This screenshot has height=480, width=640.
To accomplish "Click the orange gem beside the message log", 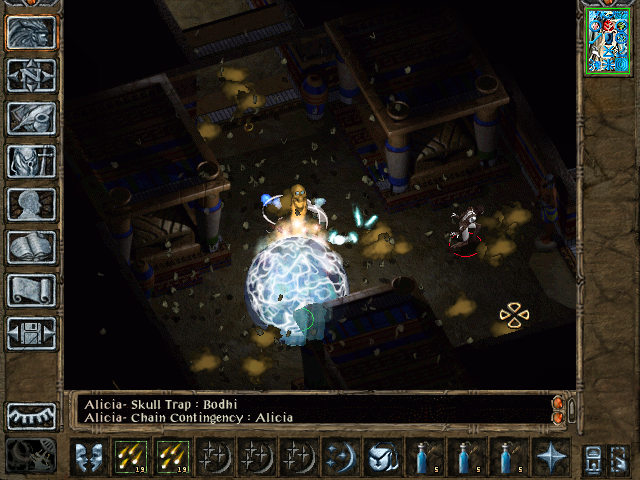I will click(558, 402).
